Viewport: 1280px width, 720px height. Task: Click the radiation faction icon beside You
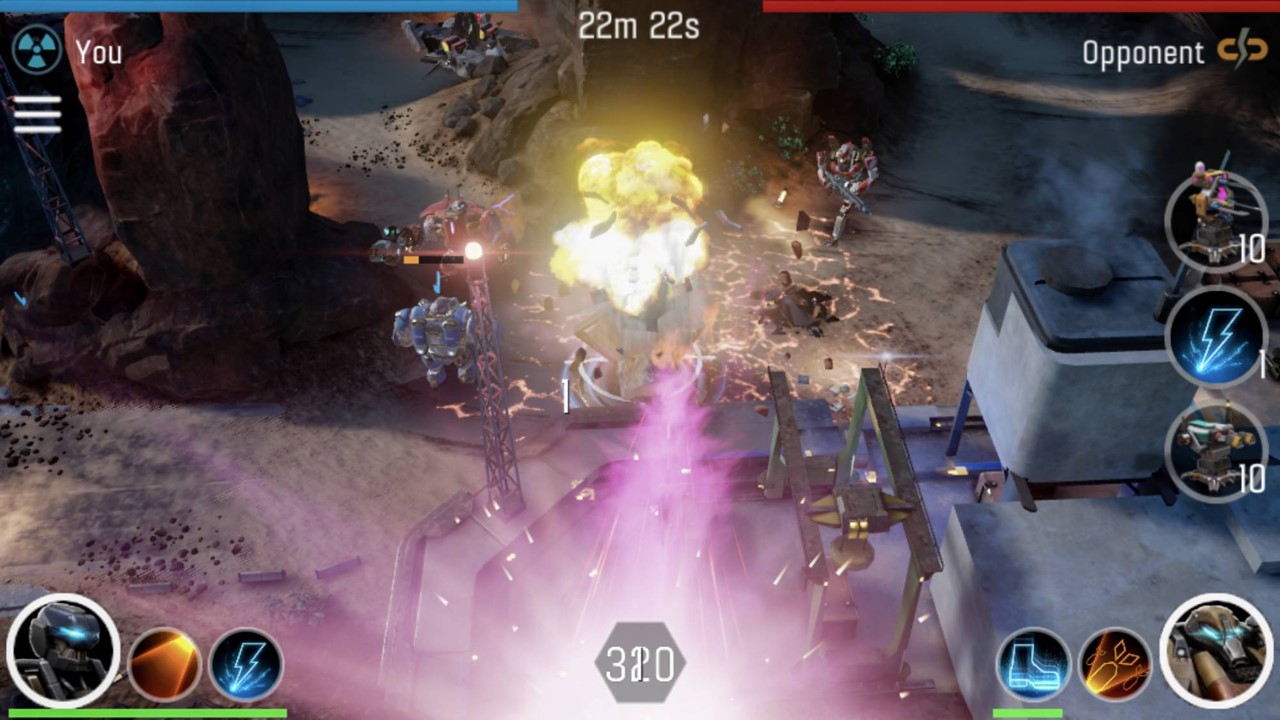click(x=37, y=50)
